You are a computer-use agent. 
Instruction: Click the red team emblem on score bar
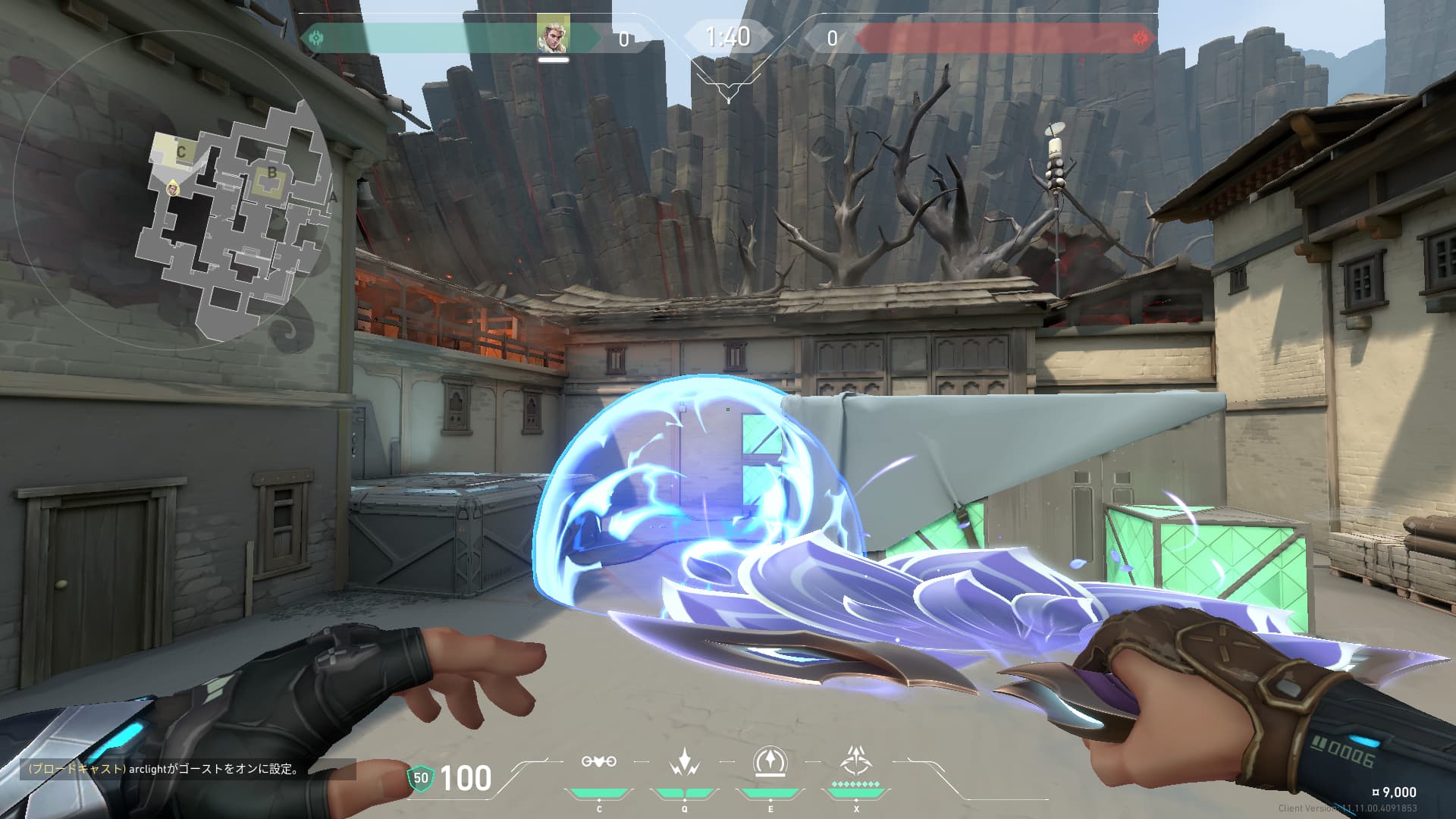pos(1139,38)
